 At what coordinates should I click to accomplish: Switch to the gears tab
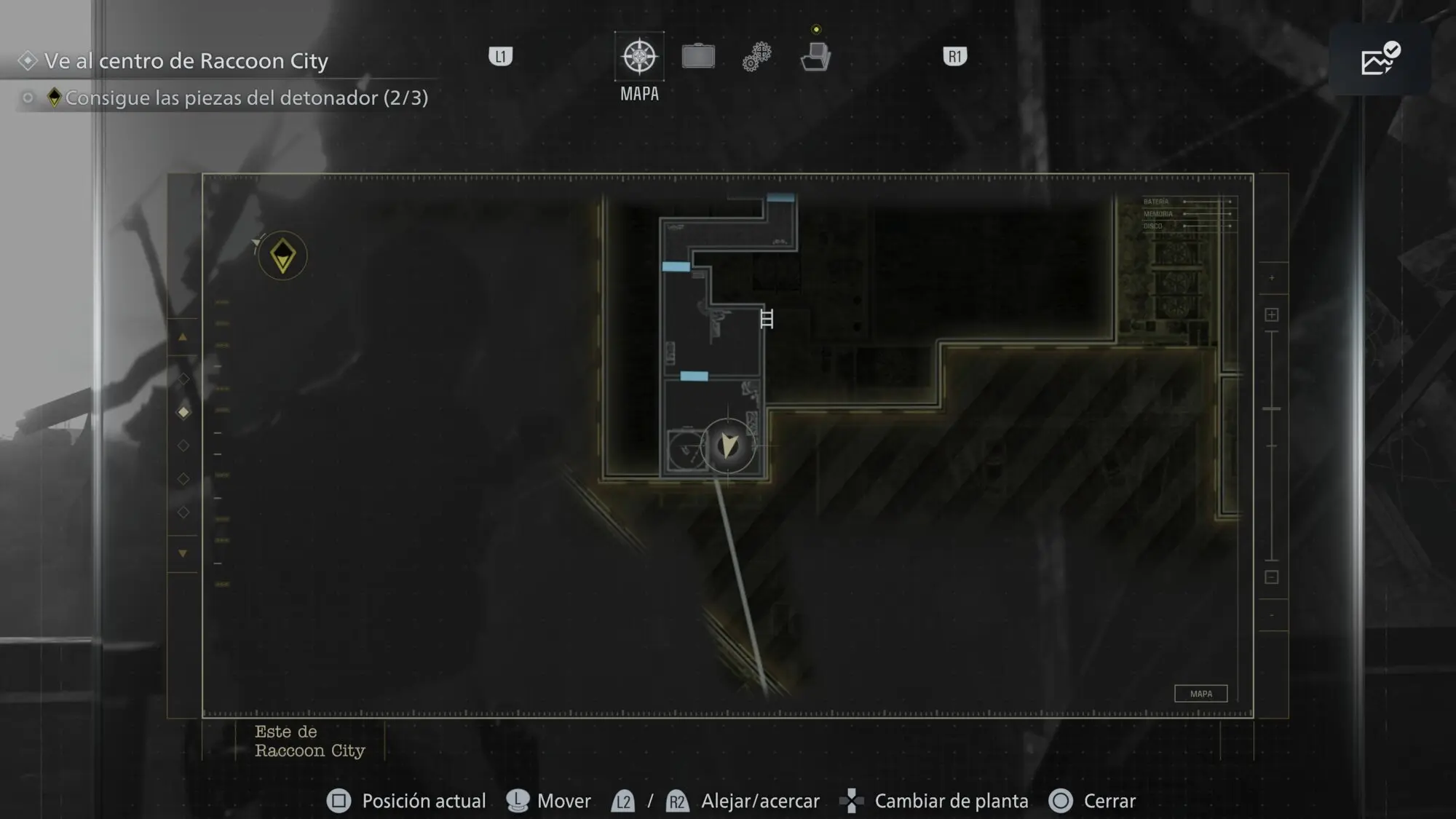[x=757, y=57]
